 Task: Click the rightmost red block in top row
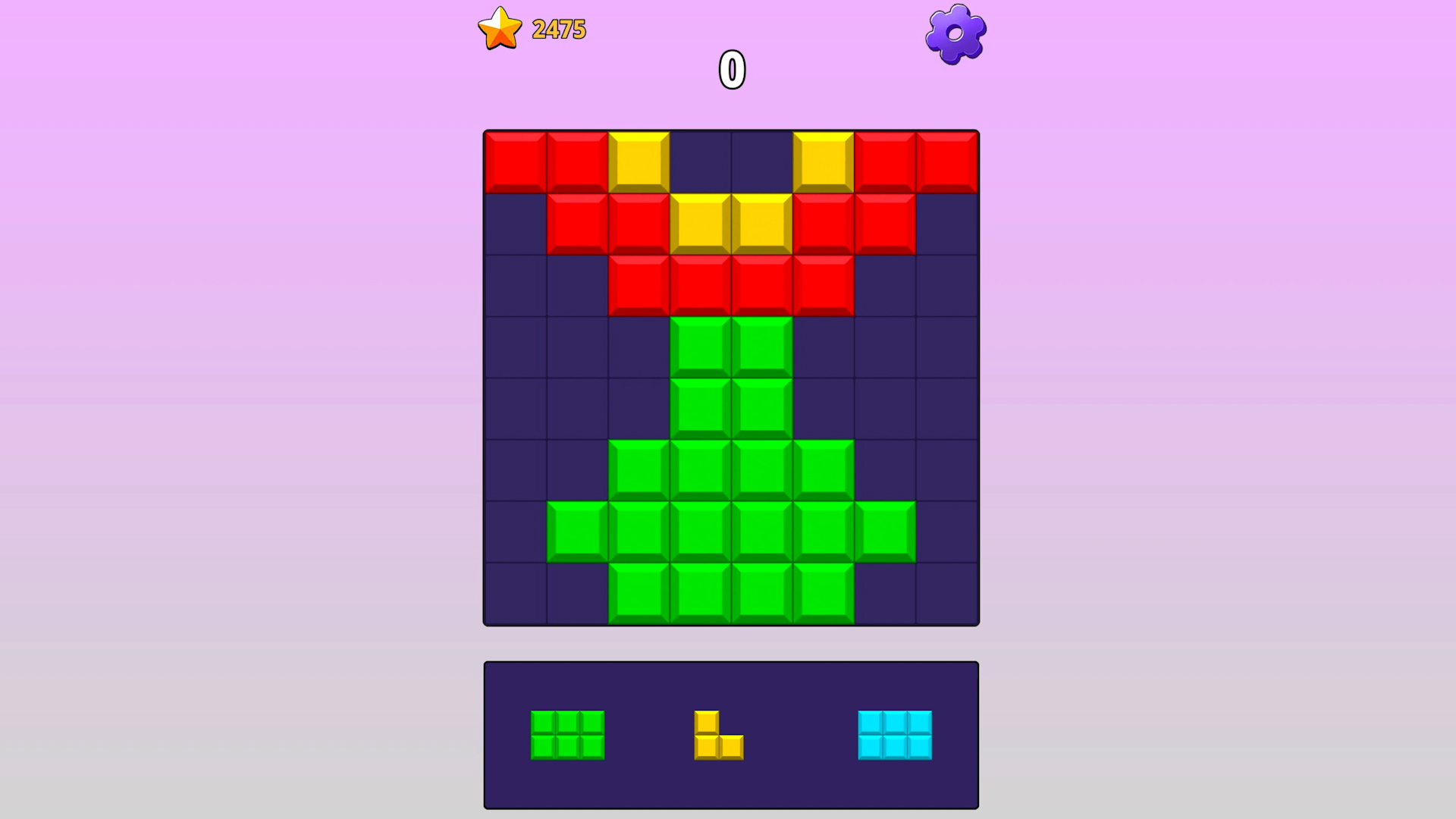(946, 161)
